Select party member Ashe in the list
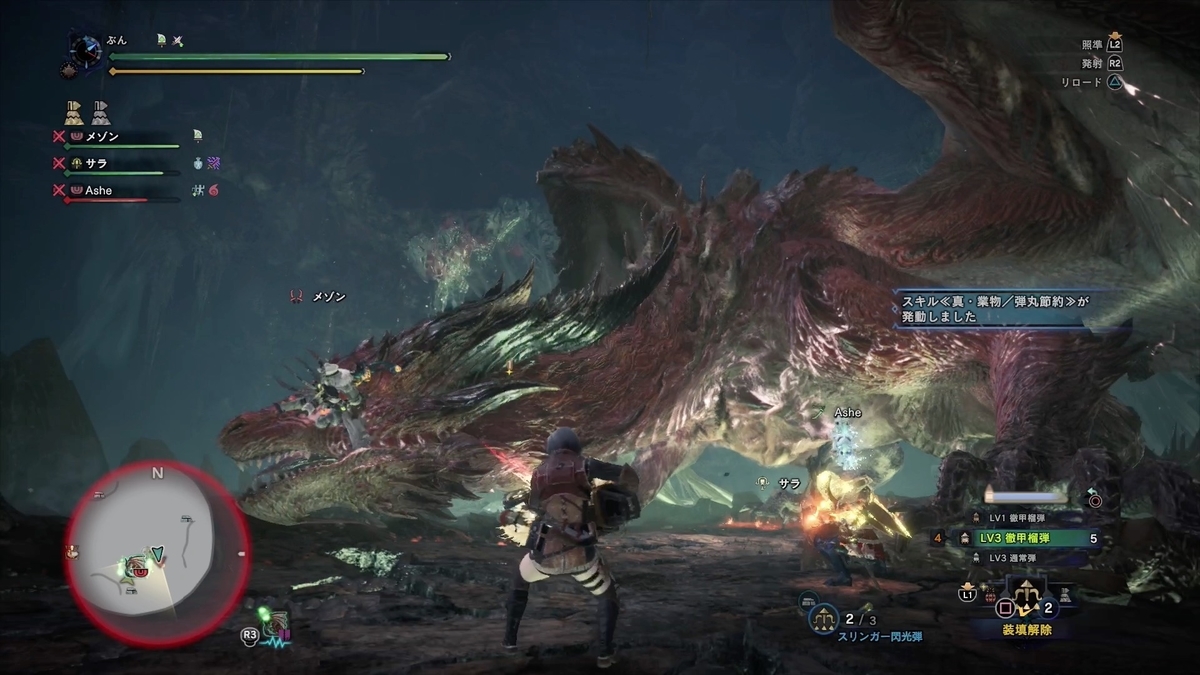 pos(100,190)
